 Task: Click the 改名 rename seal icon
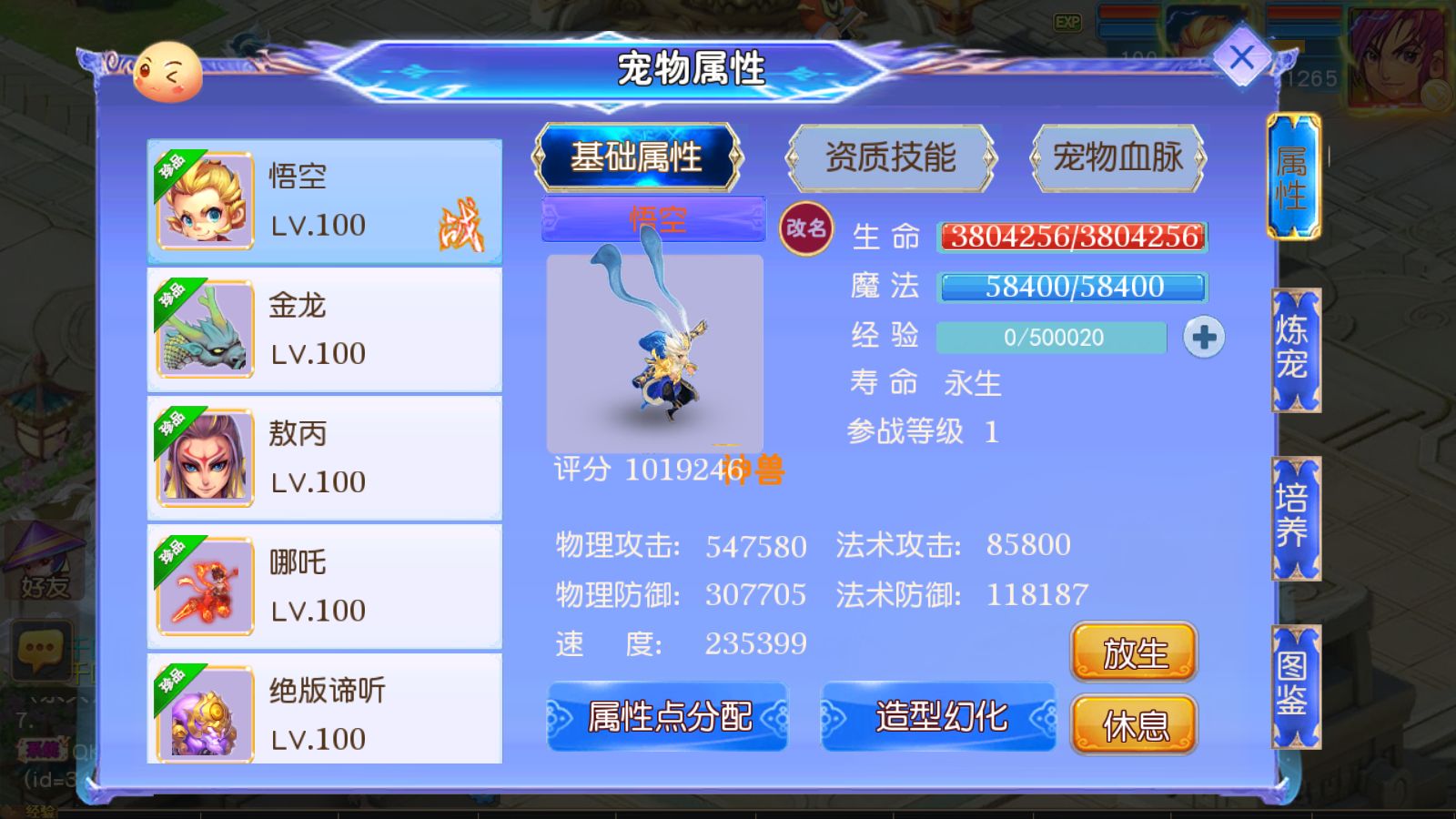click(x=808, y=227)
